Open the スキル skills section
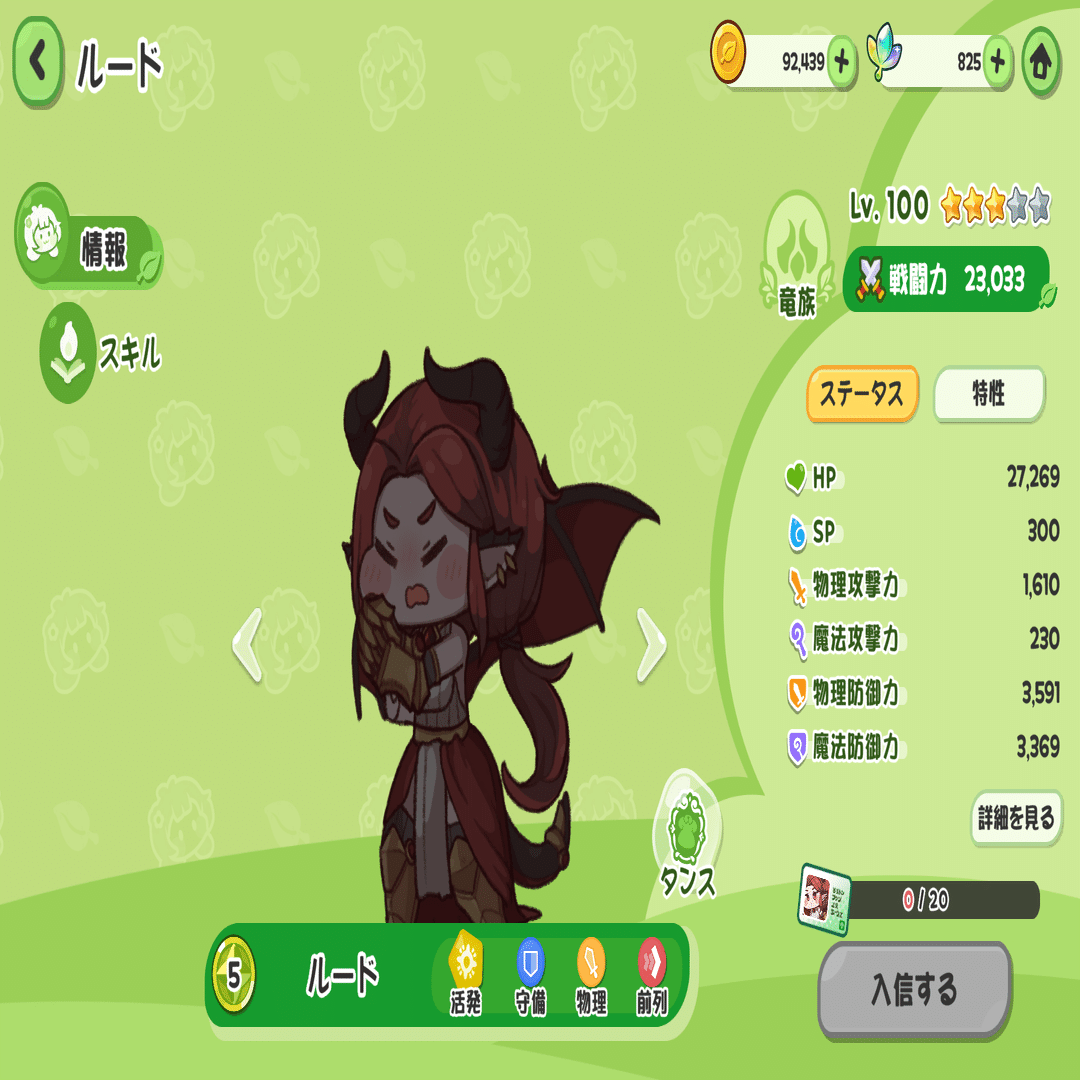This screenshot has width=1080, height=1080. (100, 353)
